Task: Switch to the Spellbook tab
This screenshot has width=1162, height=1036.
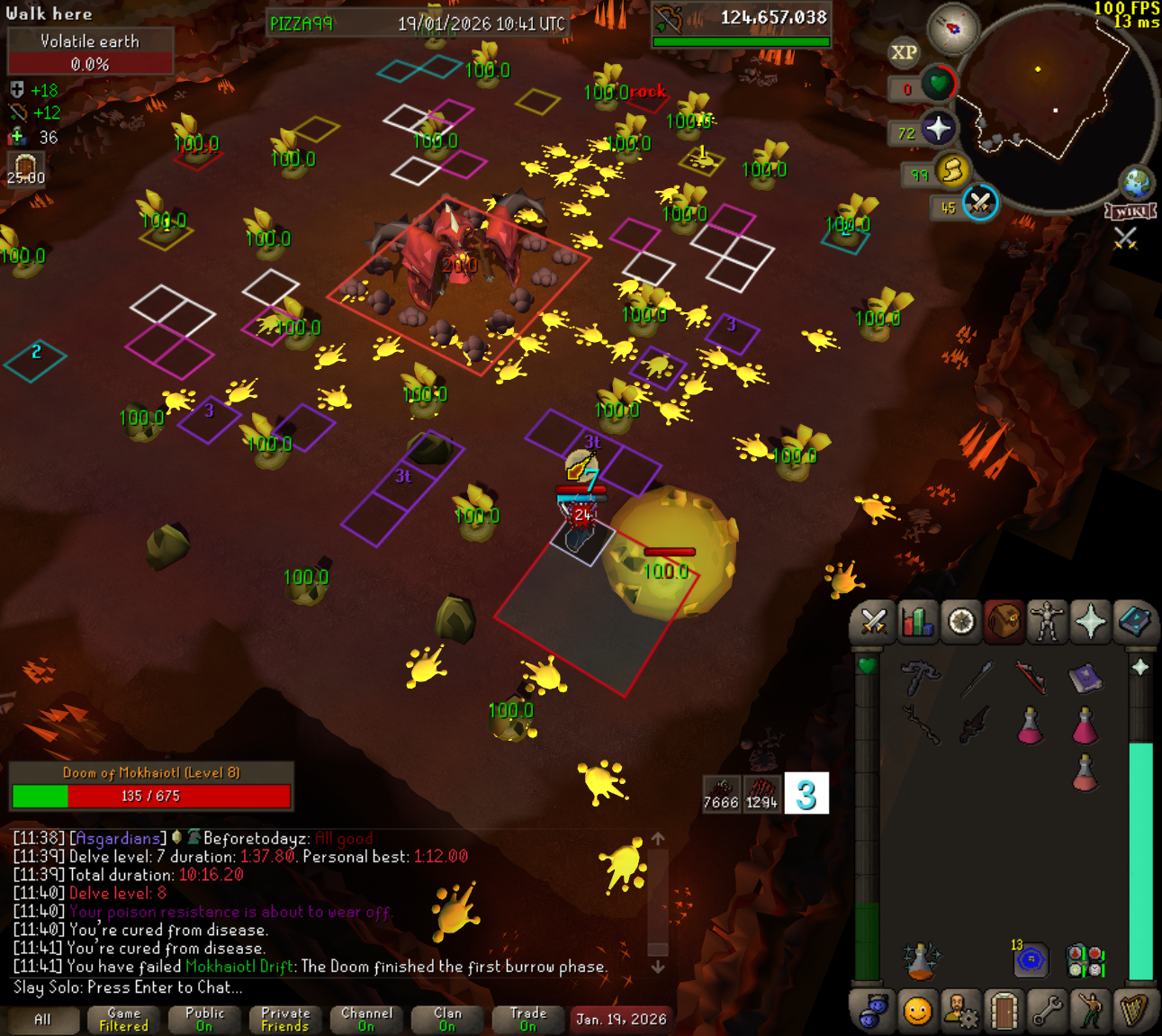Action: click(1133, 622)
